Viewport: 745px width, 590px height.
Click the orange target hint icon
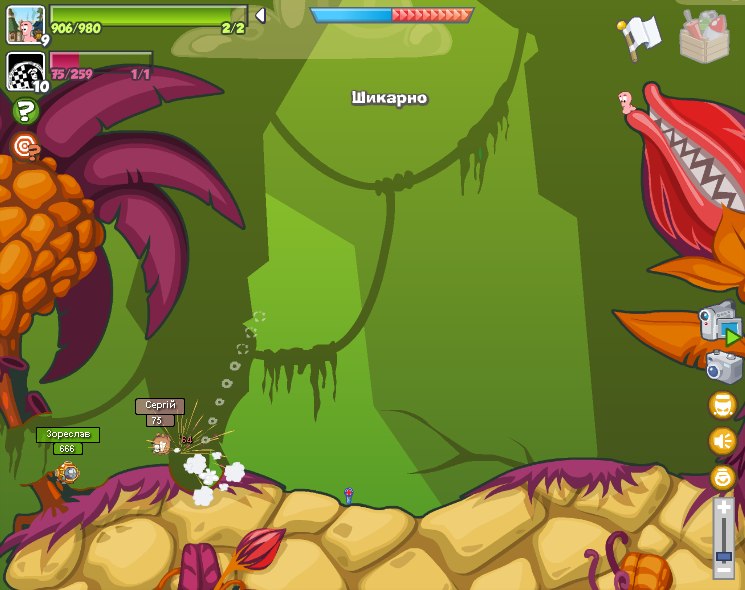(25, 148)
